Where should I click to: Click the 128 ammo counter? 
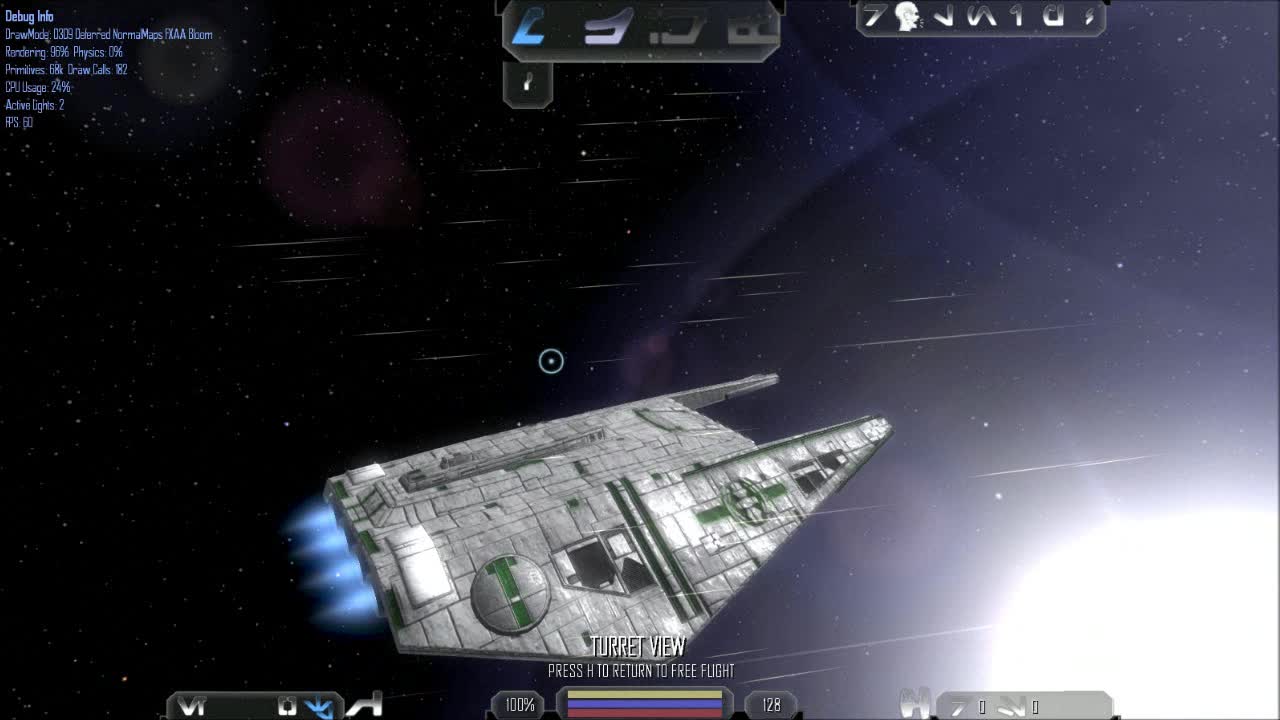point(770,705)
